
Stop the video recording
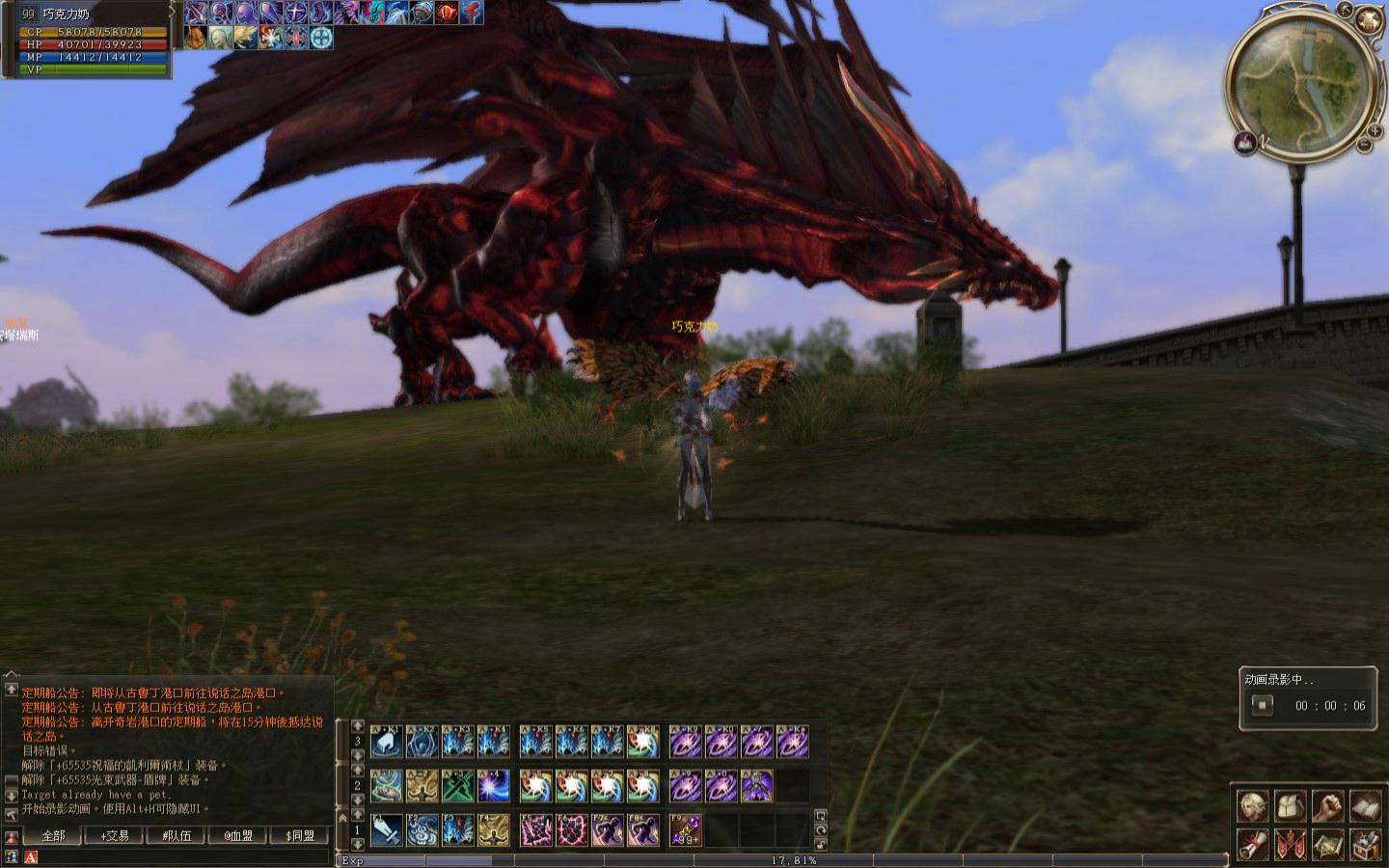pyautogui.click(x=1262, y=705)
